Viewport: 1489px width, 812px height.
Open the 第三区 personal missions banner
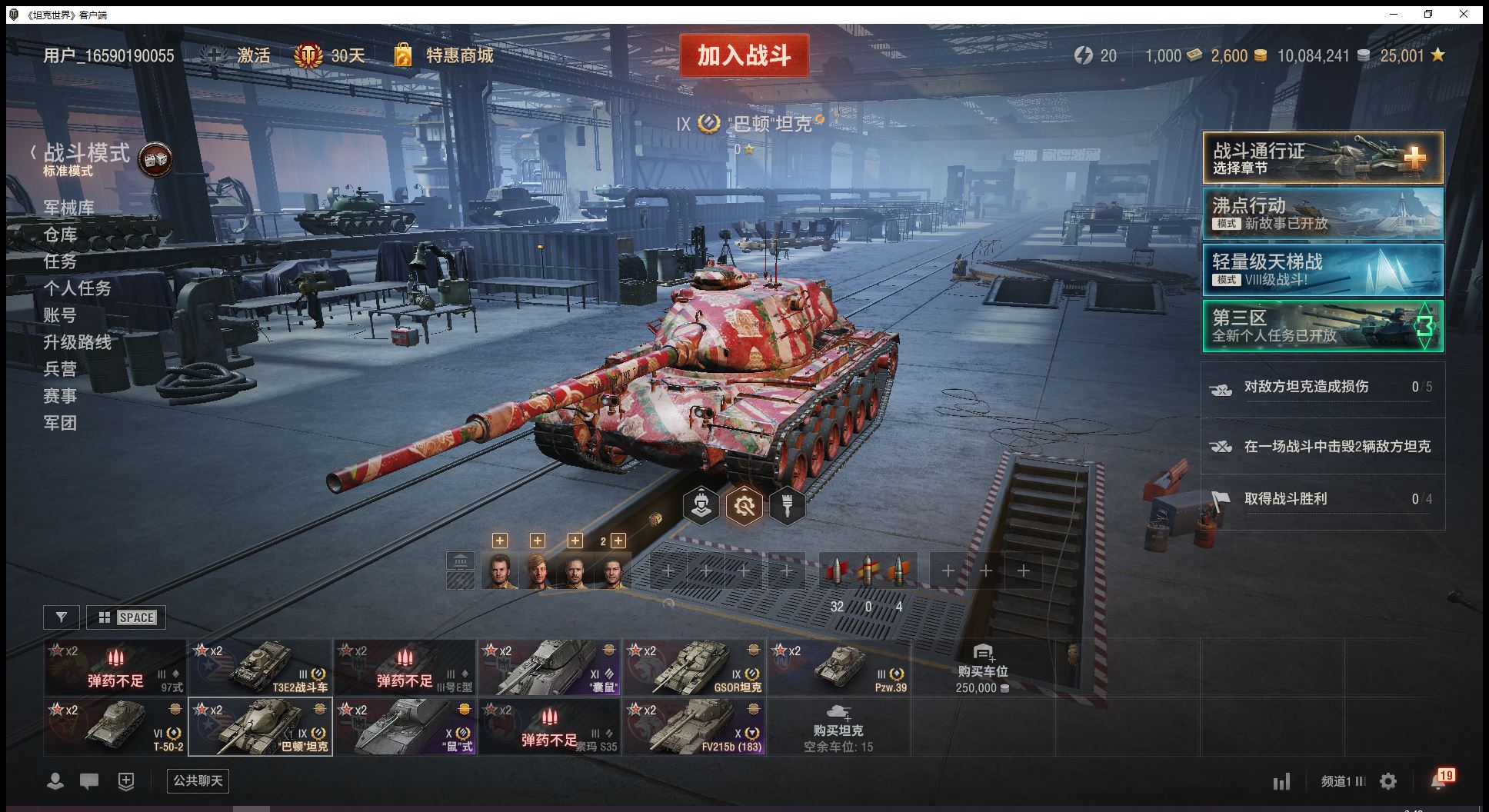(x=1322, y=326)
